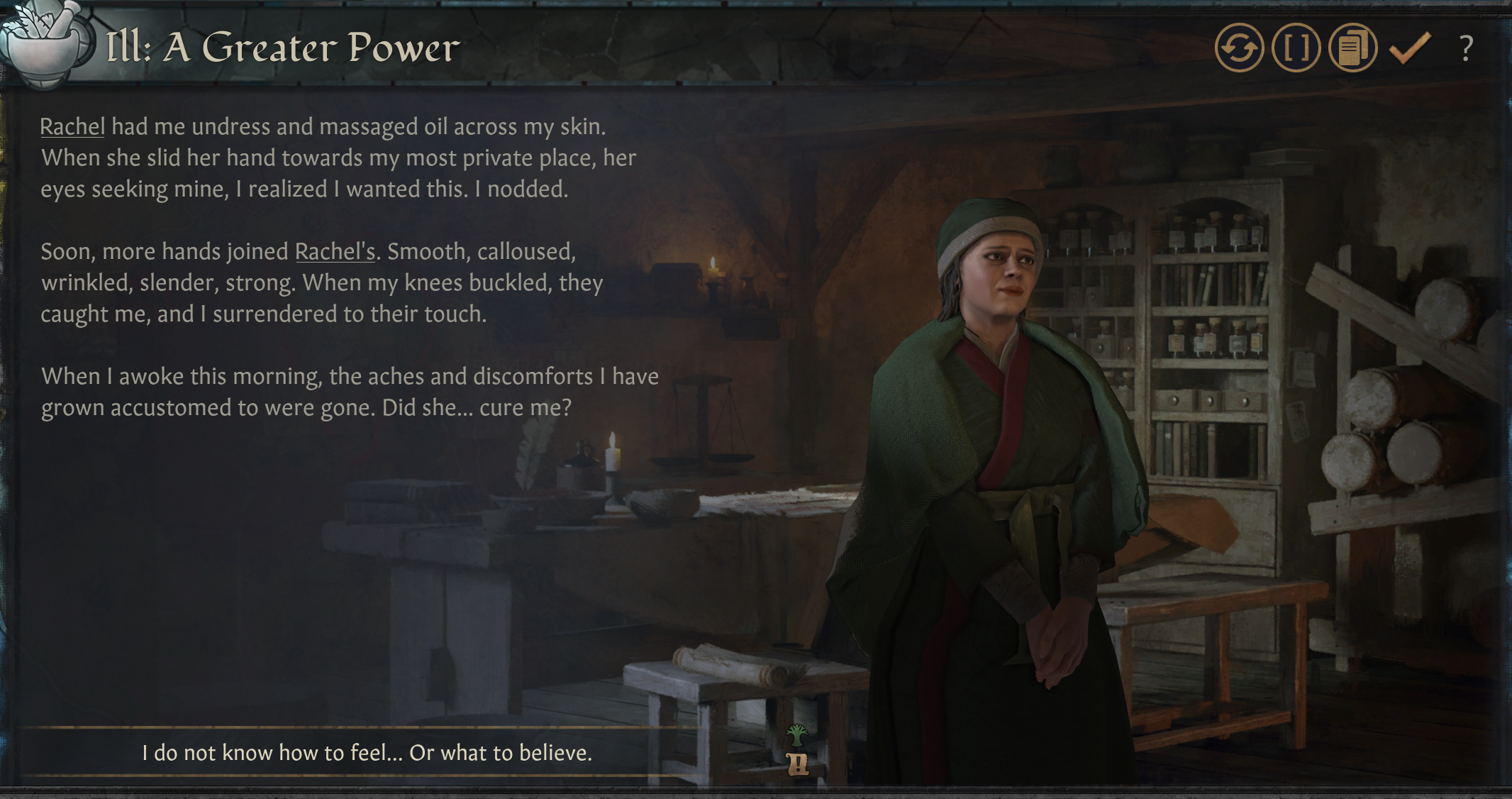This screenshot has width=1512, height=799.
Task: Click the underlined Rachel's in the second paragraph
Action: [x=335, y=251]
